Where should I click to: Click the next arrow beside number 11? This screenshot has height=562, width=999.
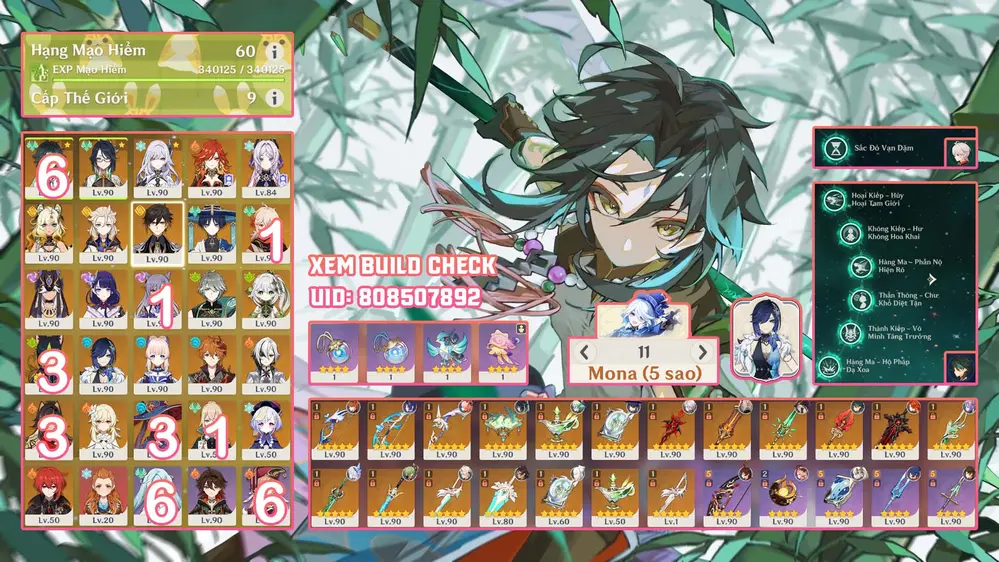(x=703, y=352)
